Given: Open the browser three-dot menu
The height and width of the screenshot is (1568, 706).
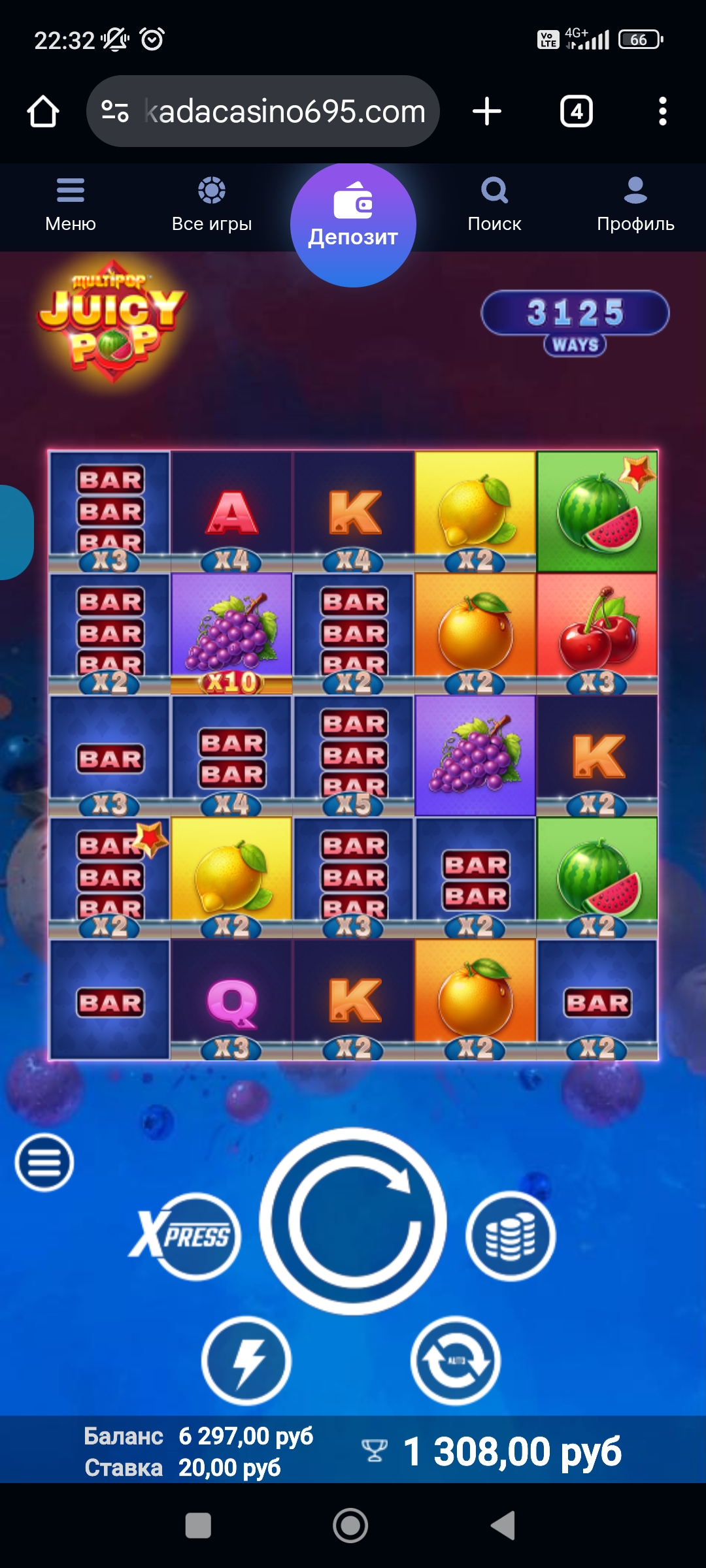Looking at the screenshot, I should pos(662,111).
